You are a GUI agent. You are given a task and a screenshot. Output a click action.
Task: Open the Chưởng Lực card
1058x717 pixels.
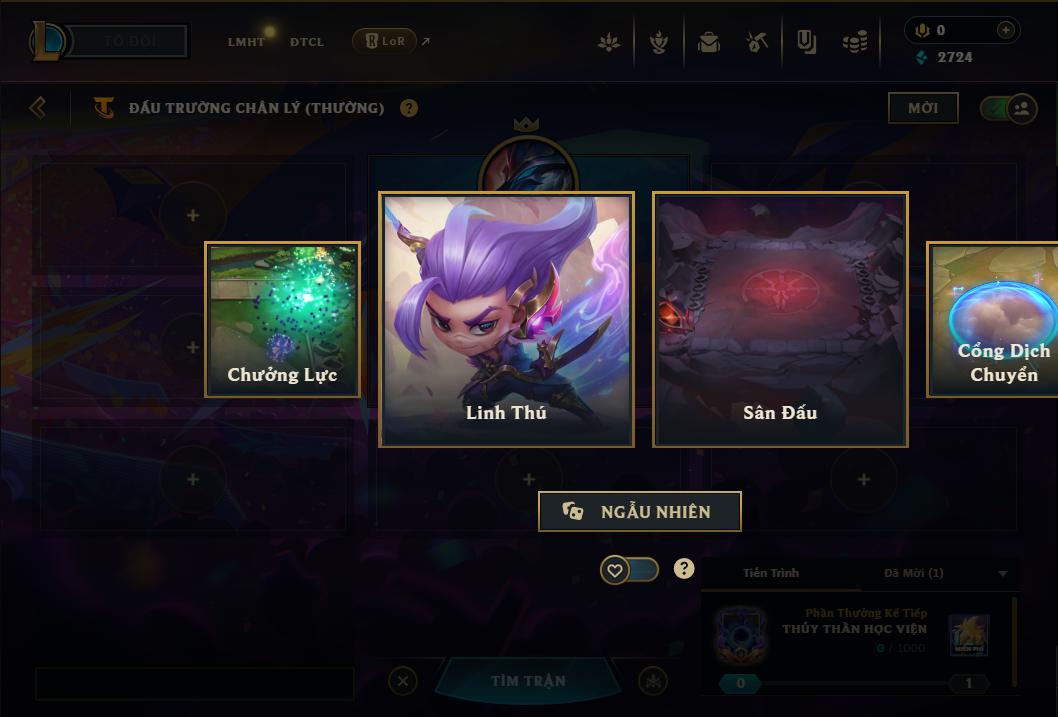(282, 319)
